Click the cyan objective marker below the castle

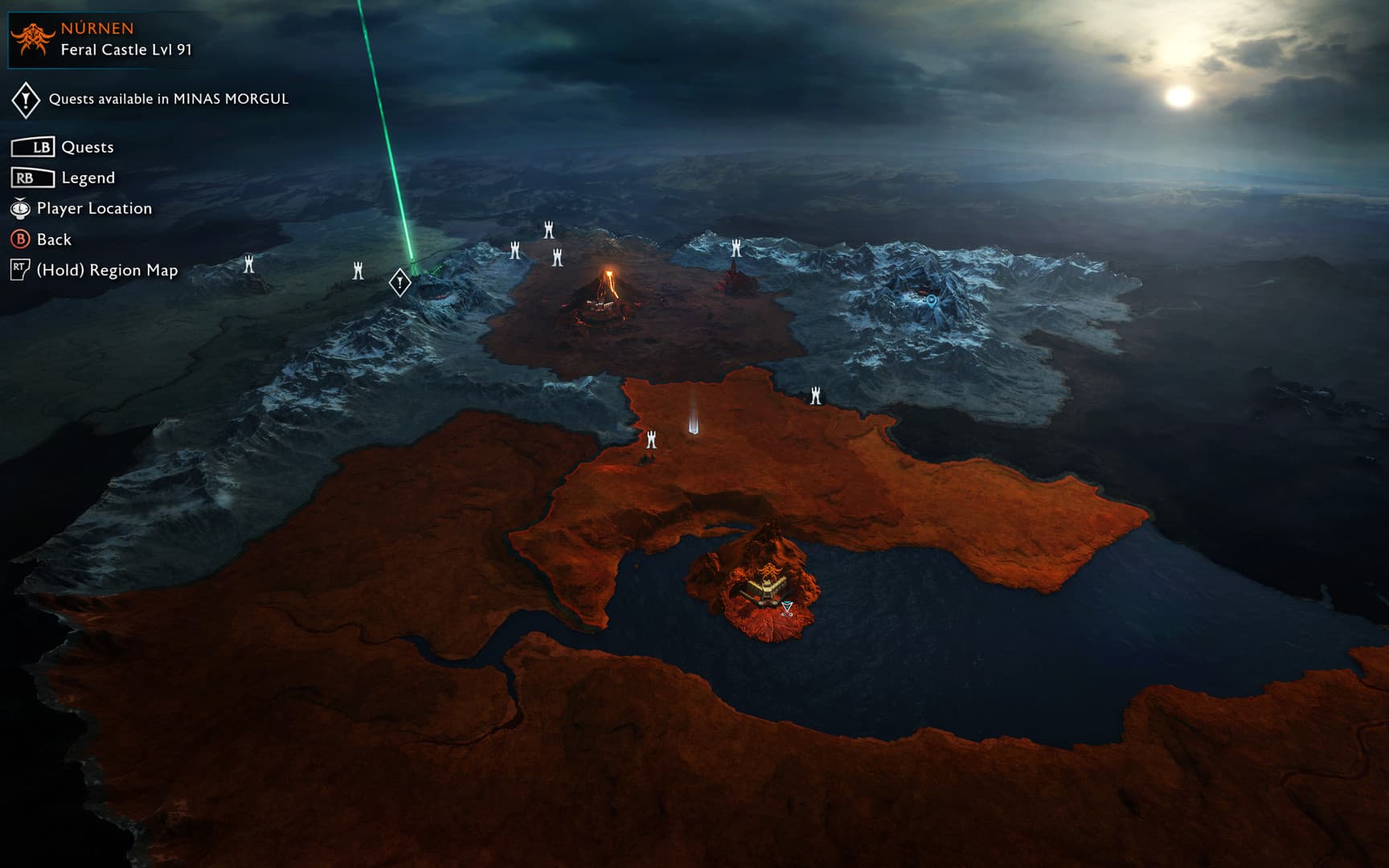(x=785, y=608)
